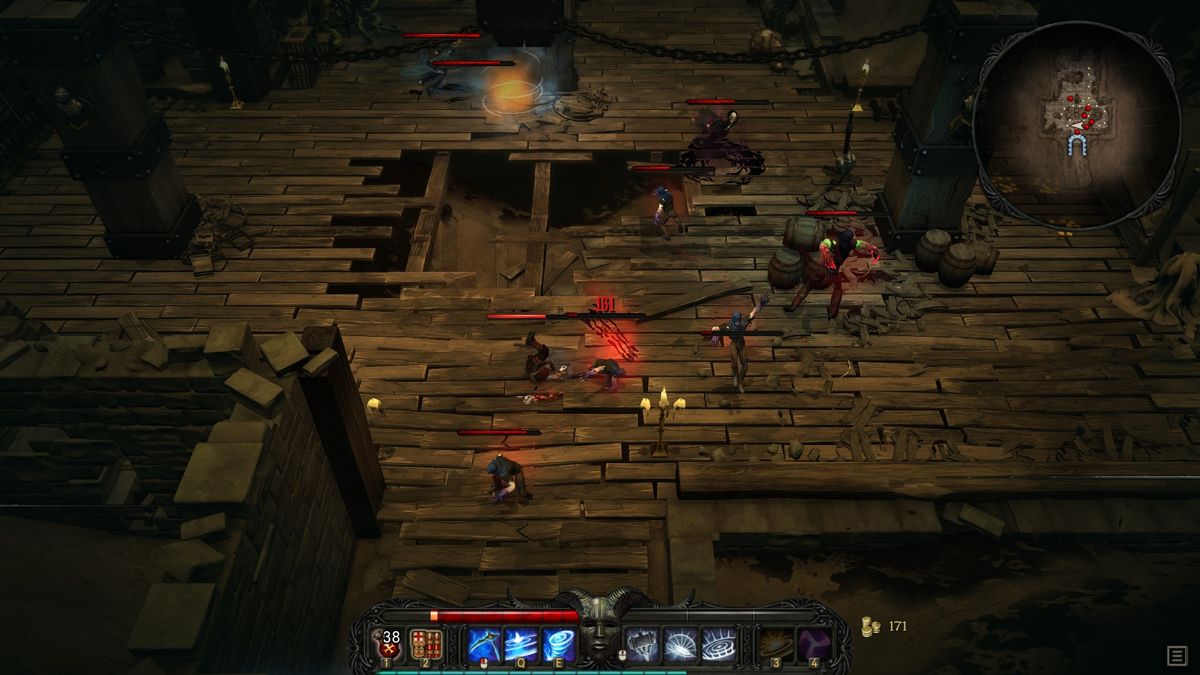The image size is (1200, 675).
Task: Activate the blue scythe slash ability
Action: pos(484,644)
